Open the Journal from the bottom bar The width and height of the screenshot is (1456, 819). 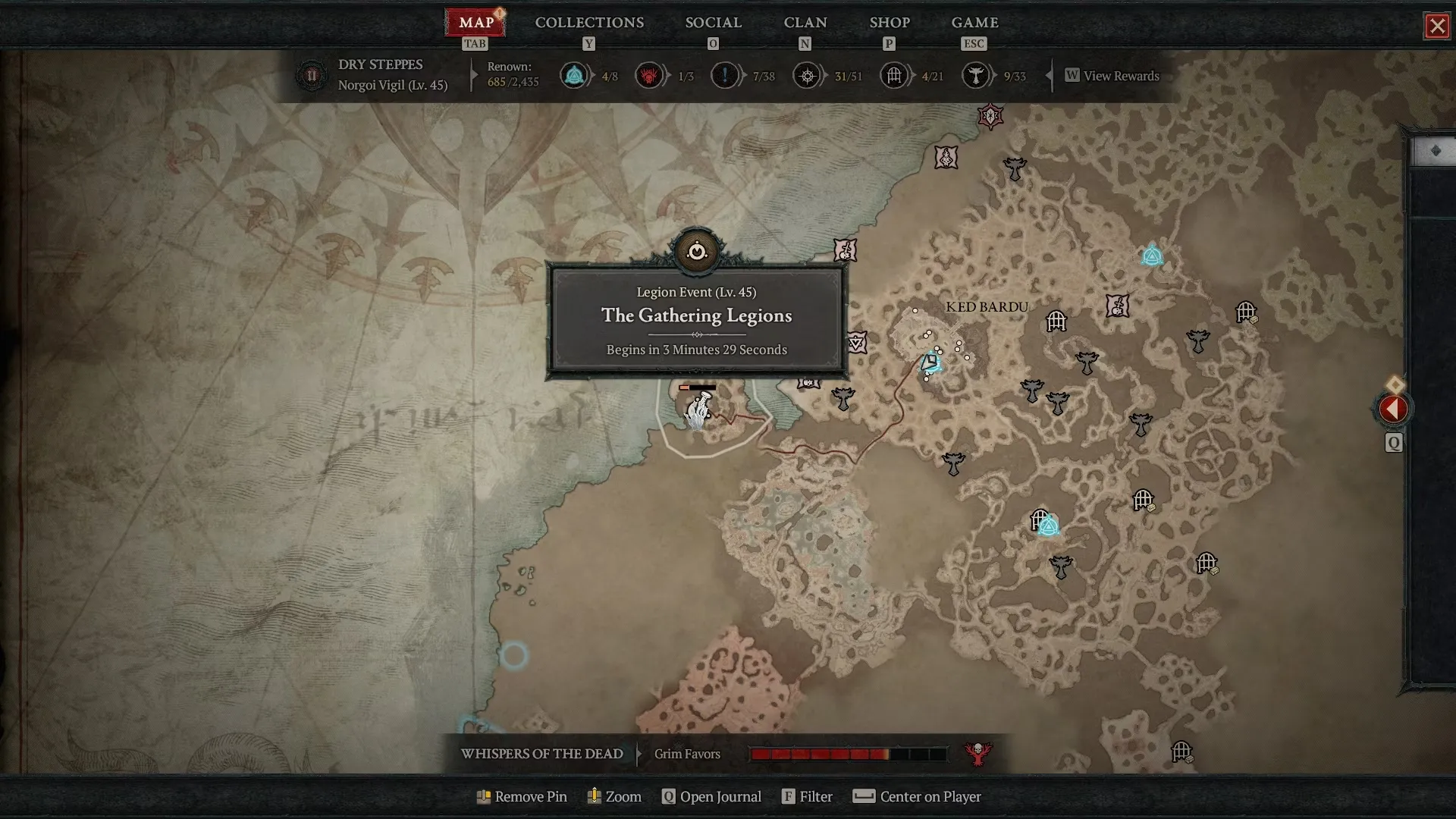tap(711, 796)
